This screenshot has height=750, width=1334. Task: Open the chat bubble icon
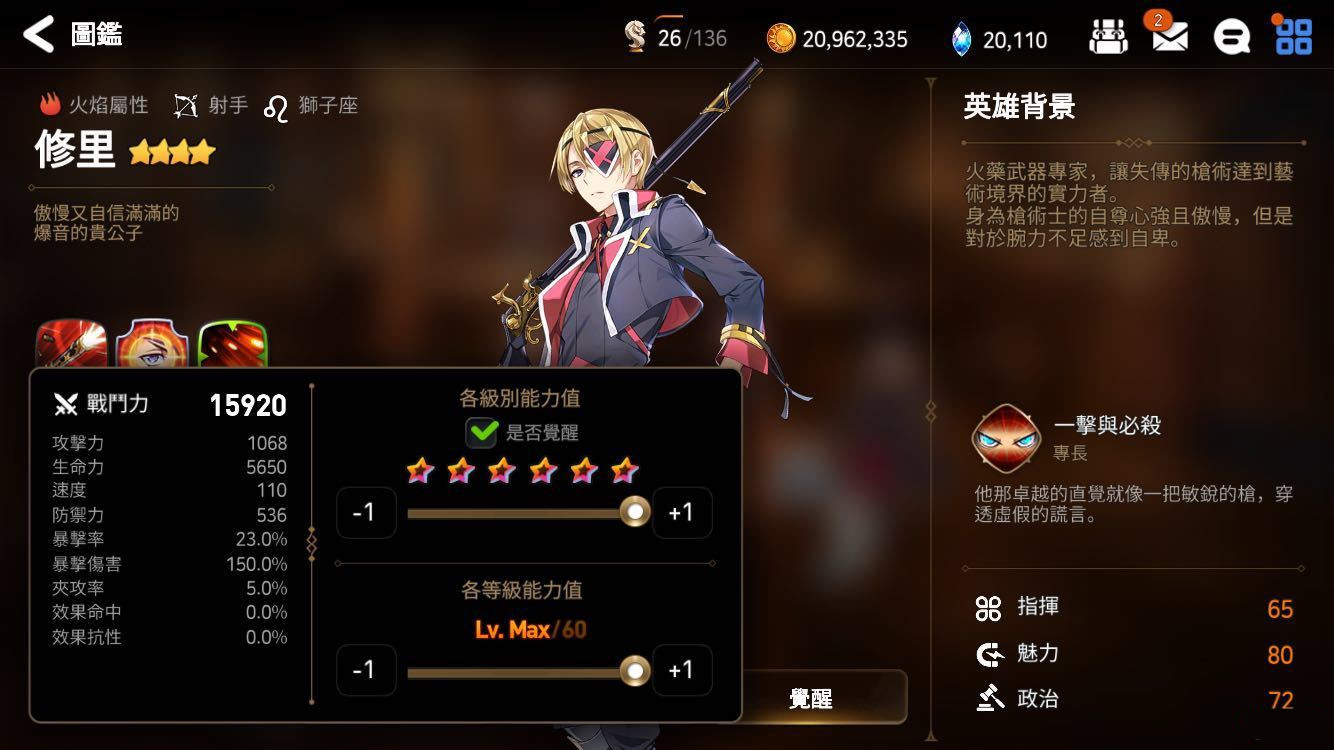pyautogui.click(x=1232, y=37)
